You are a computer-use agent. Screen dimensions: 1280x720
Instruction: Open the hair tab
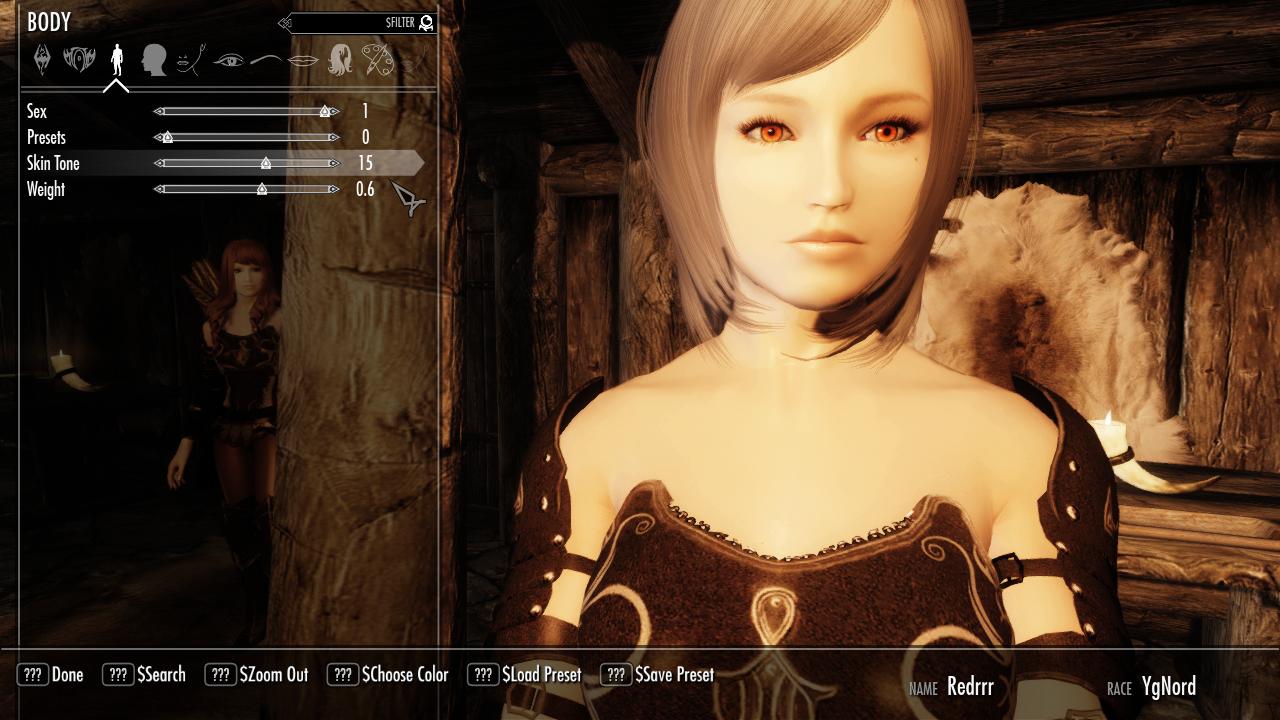pyautogui.click(x=340, y=59)
